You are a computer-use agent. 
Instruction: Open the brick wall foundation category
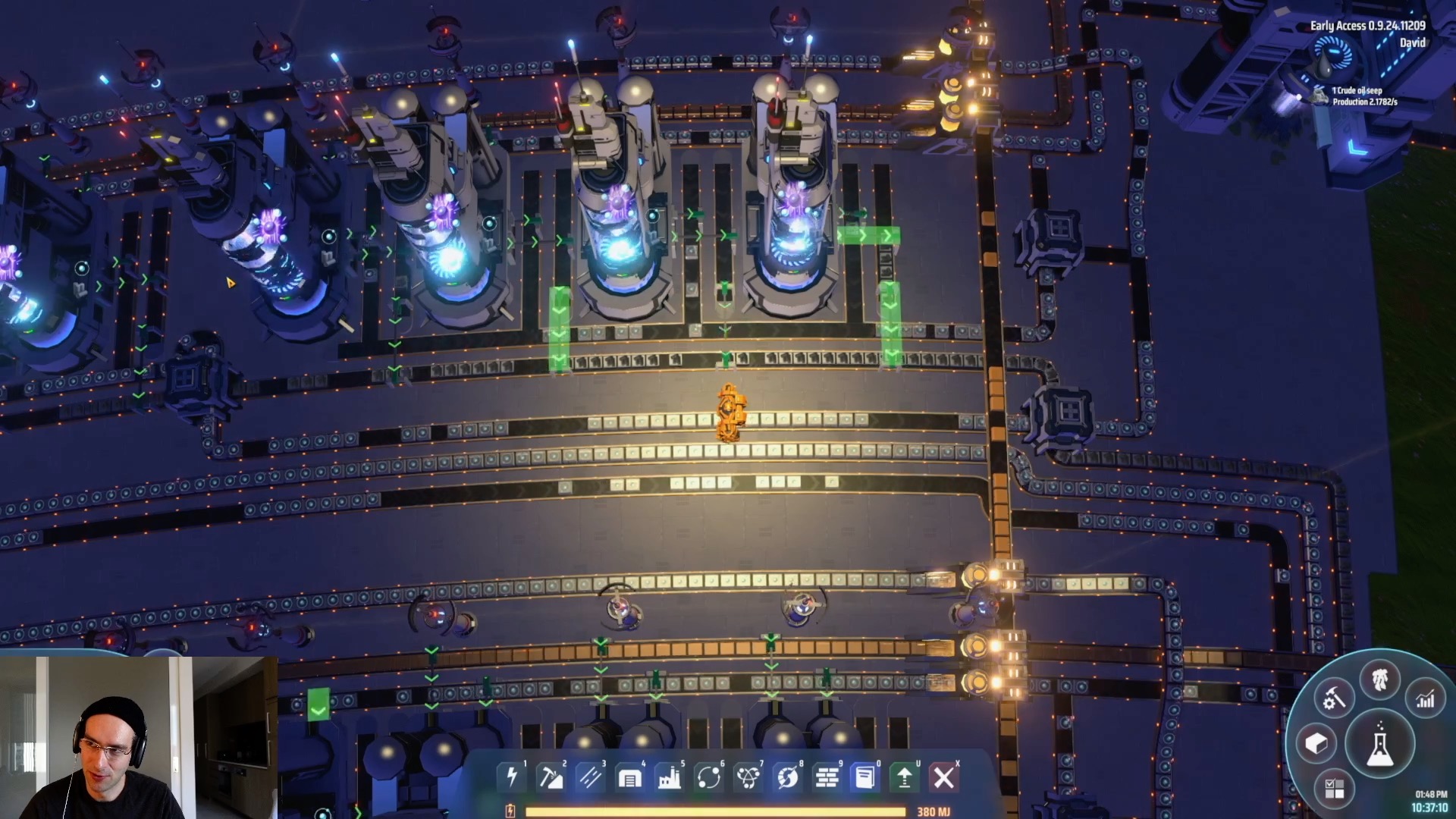point(827,777)
